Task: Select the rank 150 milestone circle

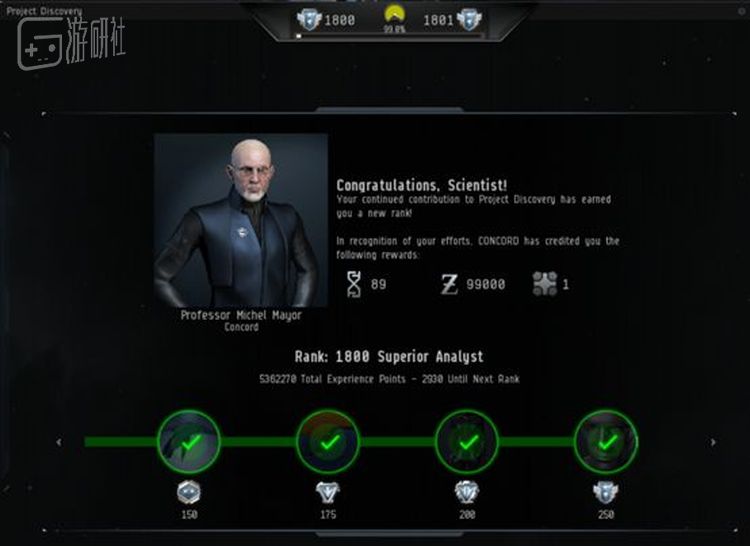Action: (189, 441)
